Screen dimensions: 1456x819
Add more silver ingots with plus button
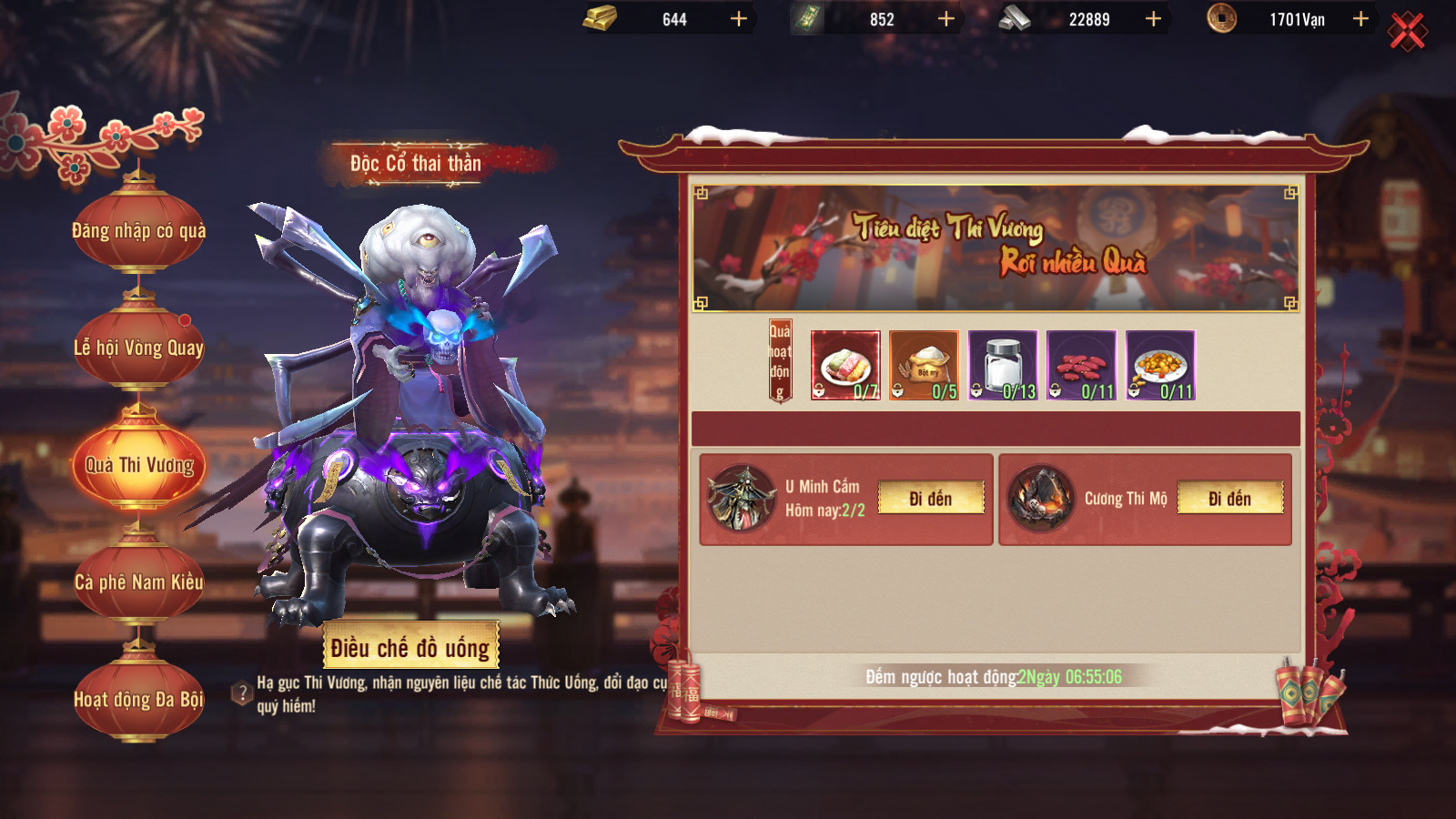[x=1153, y=19]
